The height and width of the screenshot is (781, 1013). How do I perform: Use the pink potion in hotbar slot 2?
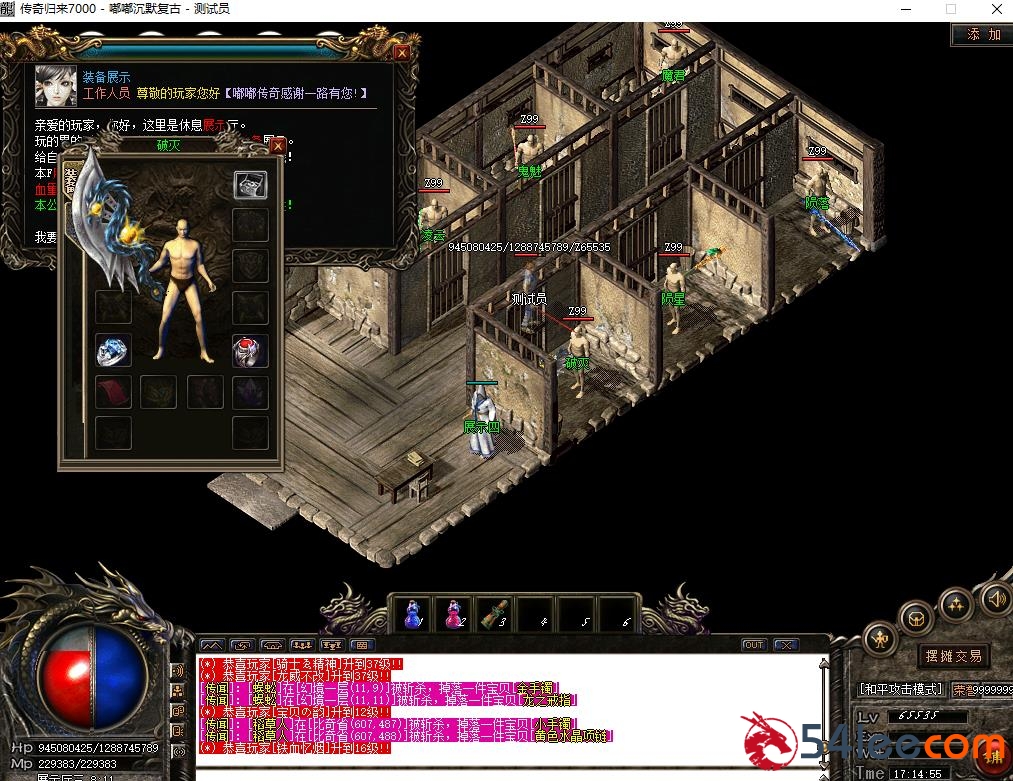pos(453,614)
